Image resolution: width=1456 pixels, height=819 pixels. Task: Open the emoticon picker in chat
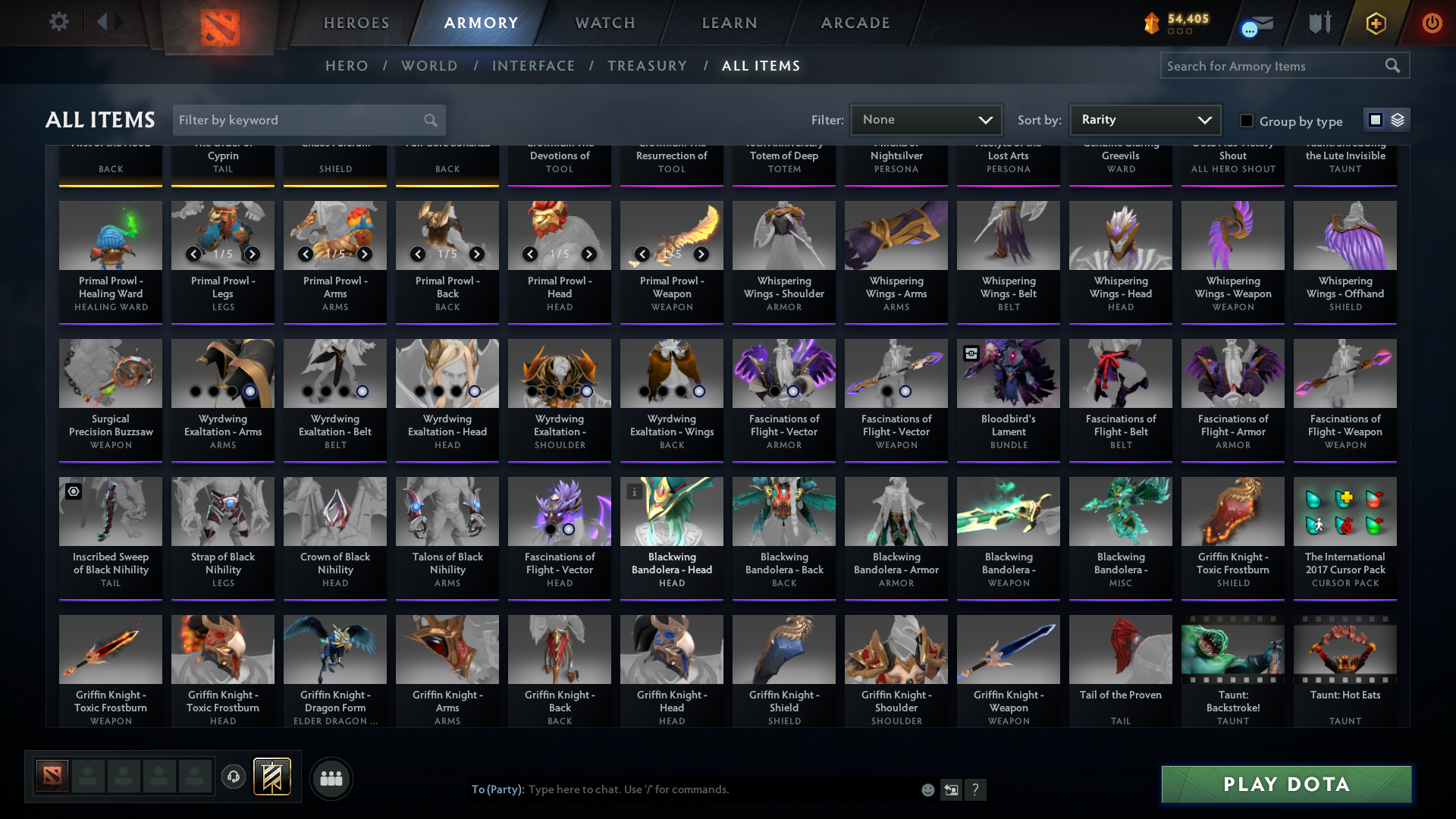(927, 789)
